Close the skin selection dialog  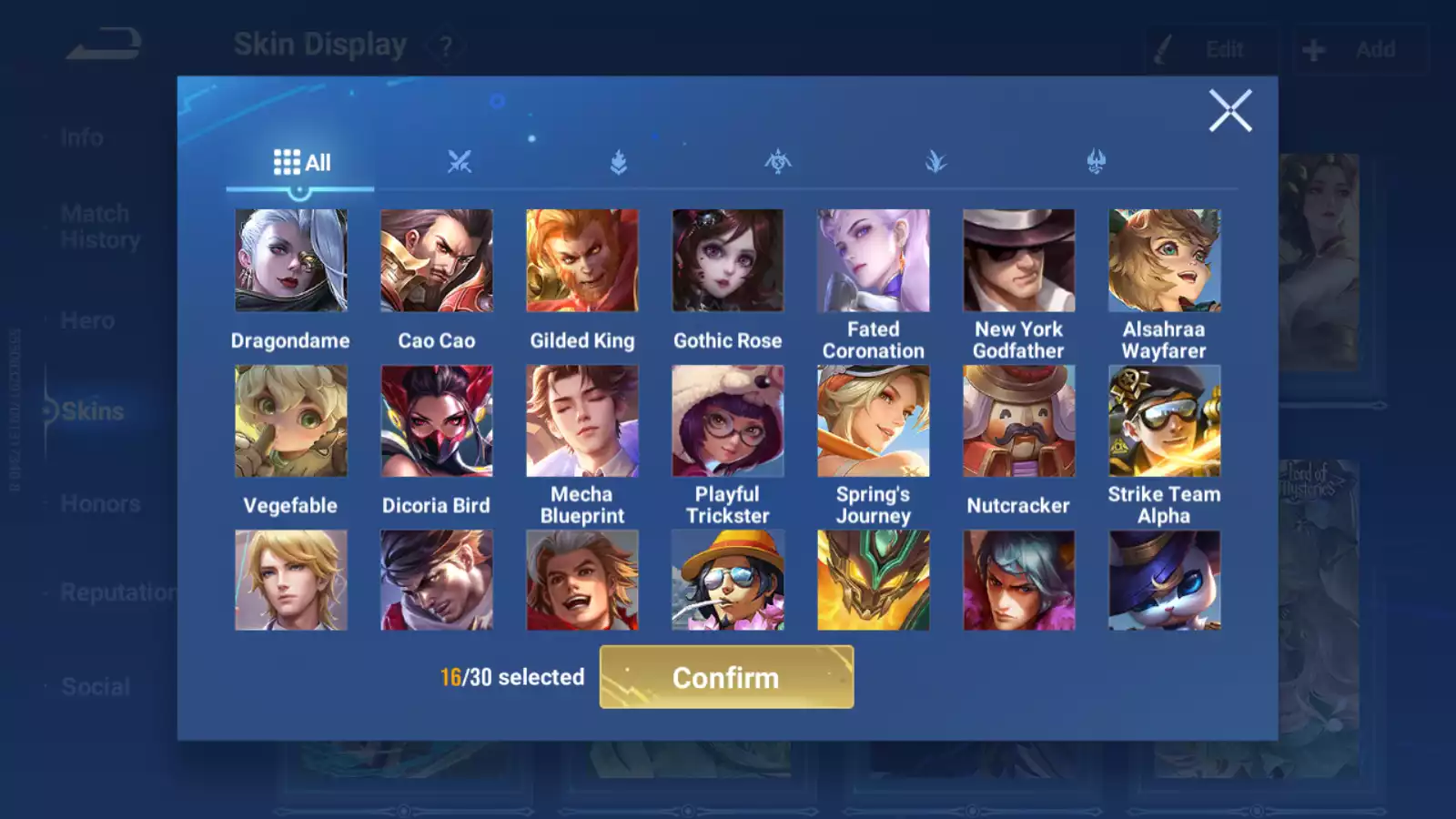pos(1229,111)
